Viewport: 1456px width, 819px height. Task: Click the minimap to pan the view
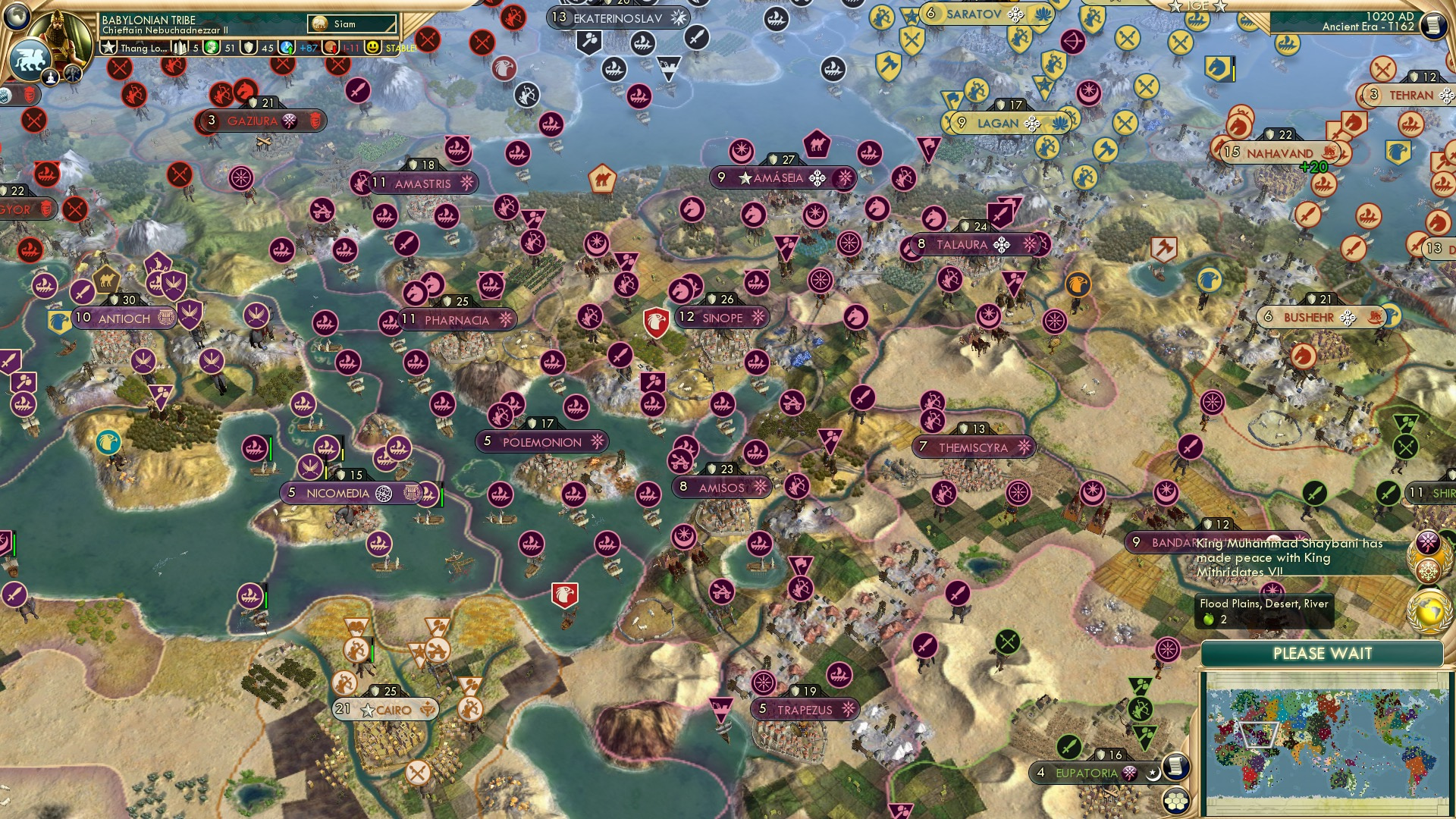pos(1327,743)
